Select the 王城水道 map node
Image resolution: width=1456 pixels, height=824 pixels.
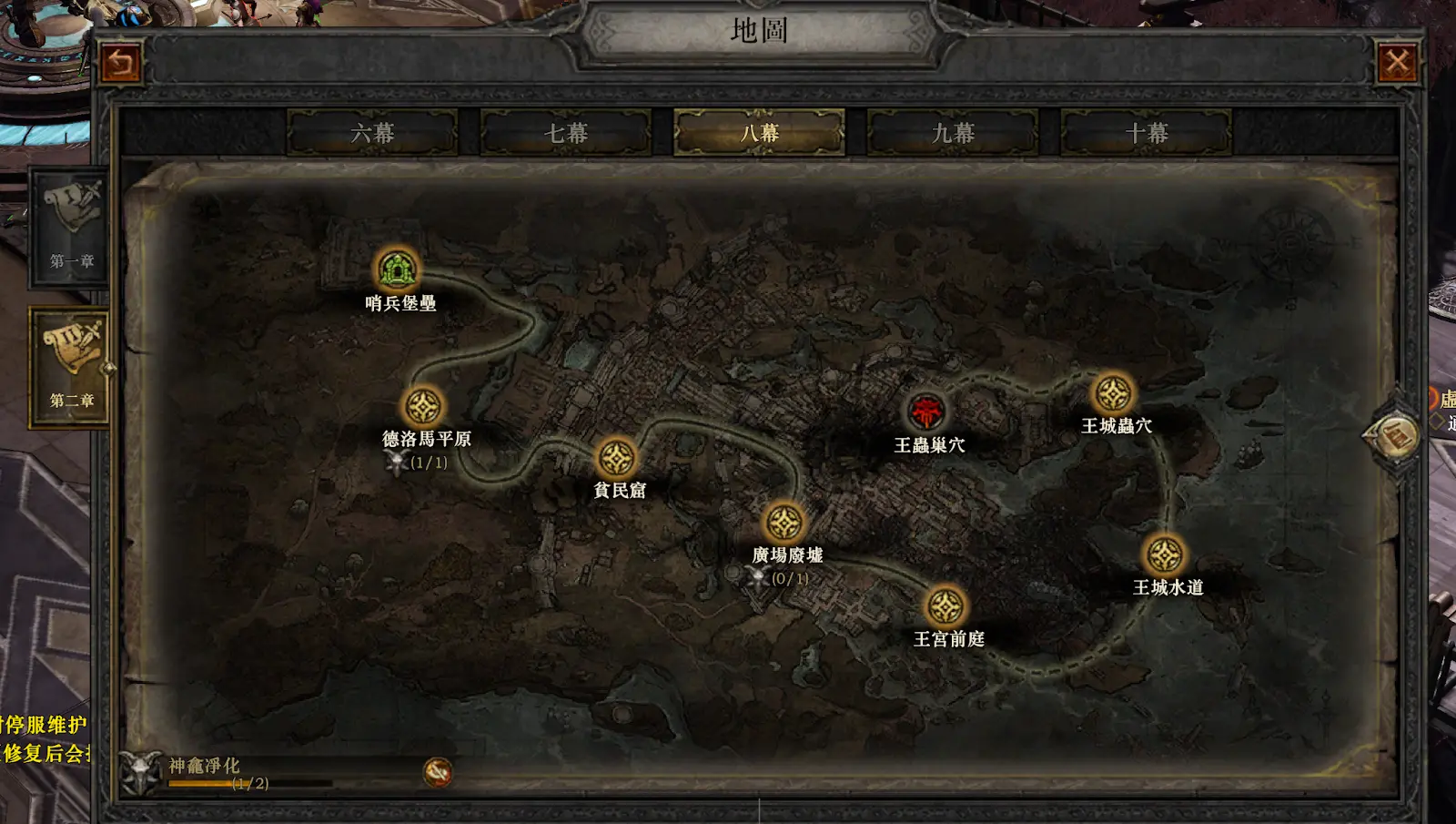pos(1164,554)
